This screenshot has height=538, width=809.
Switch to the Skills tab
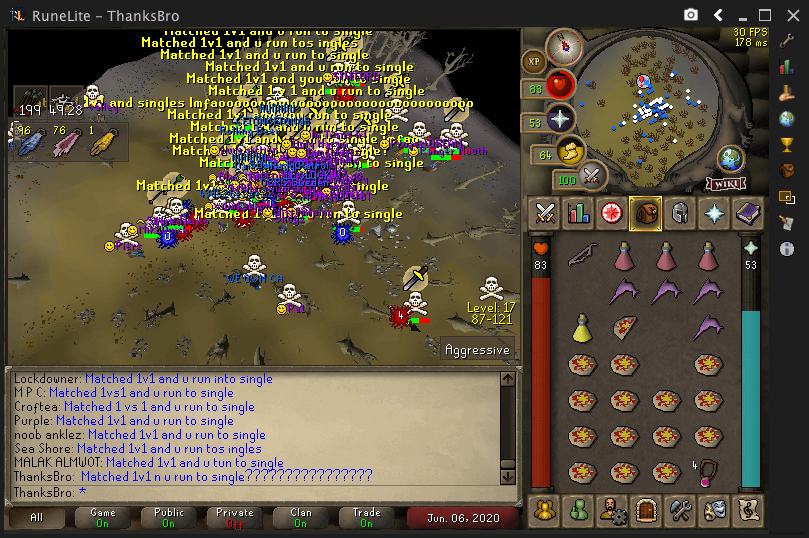(x=578, y=212)
